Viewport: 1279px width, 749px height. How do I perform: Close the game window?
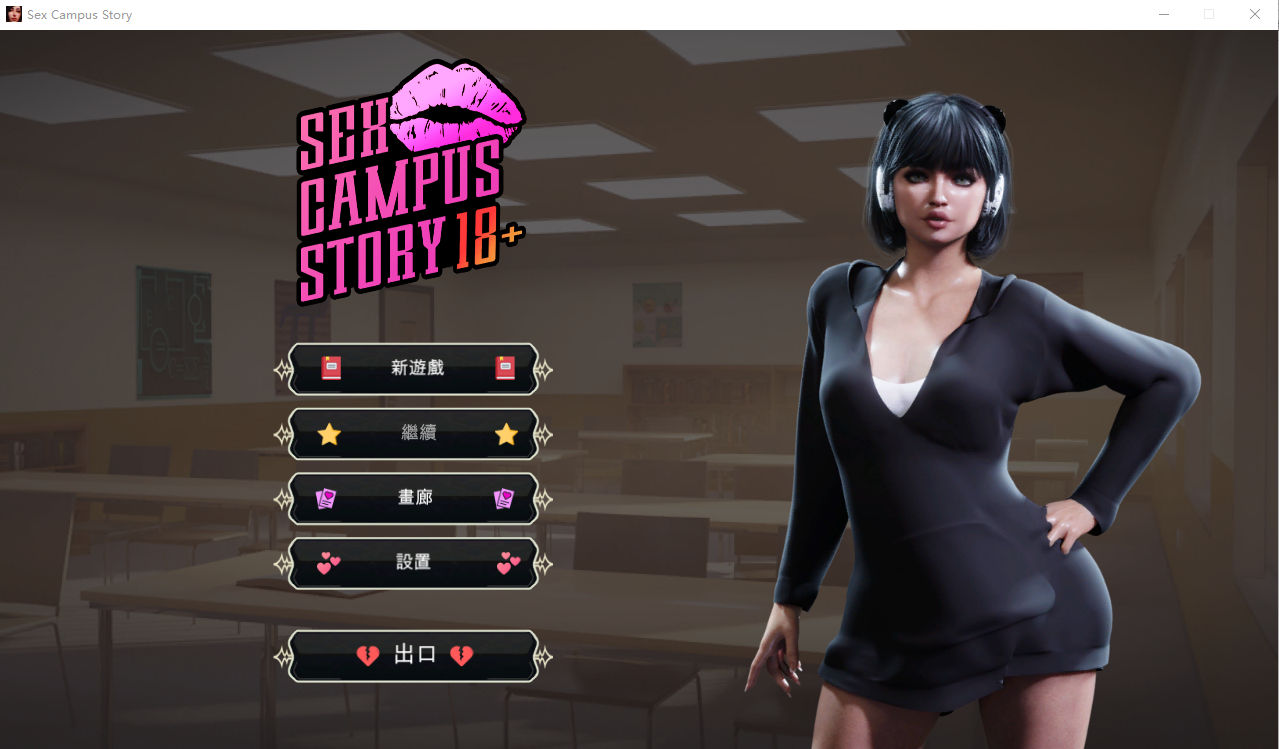1254,14
